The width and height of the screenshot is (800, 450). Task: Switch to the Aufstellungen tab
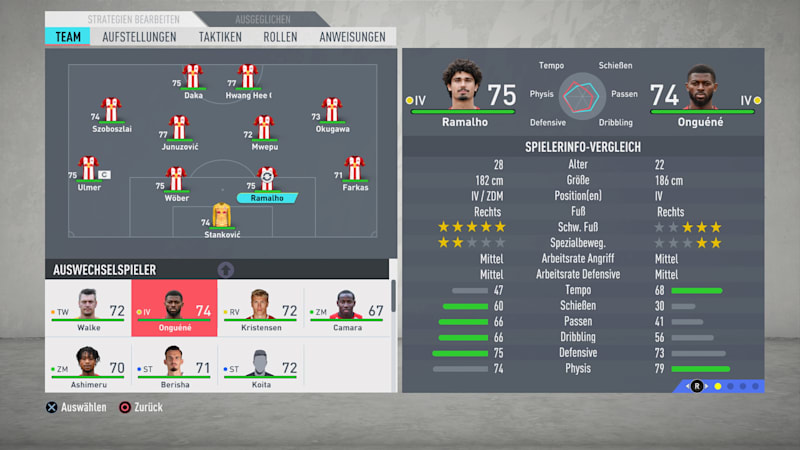coord(139,36)
